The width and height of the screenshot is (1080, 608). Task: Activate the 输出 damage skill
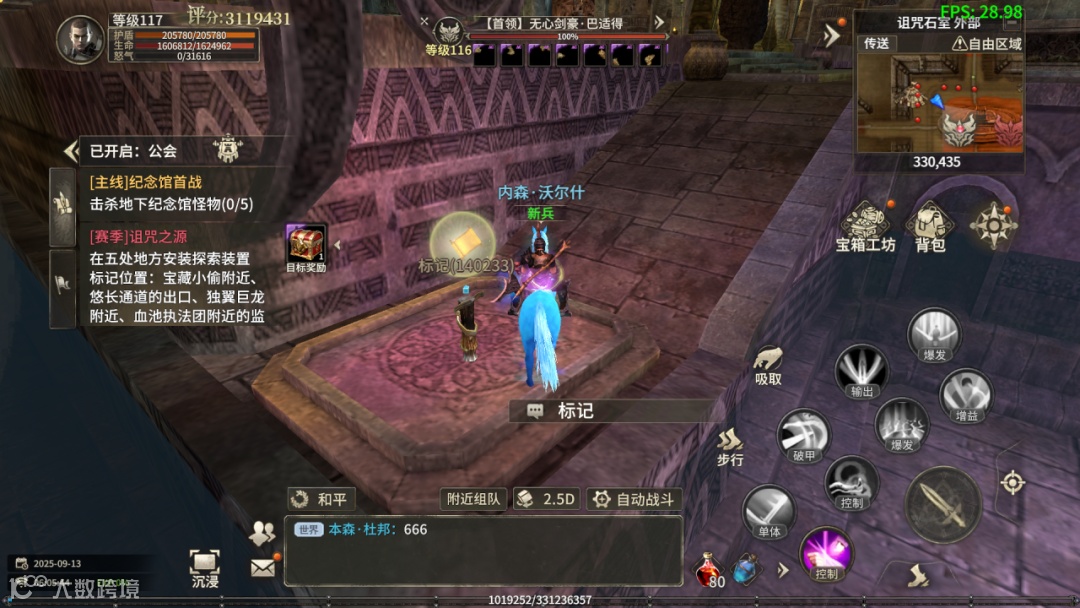pyautogui.click(x=862, y=370)
